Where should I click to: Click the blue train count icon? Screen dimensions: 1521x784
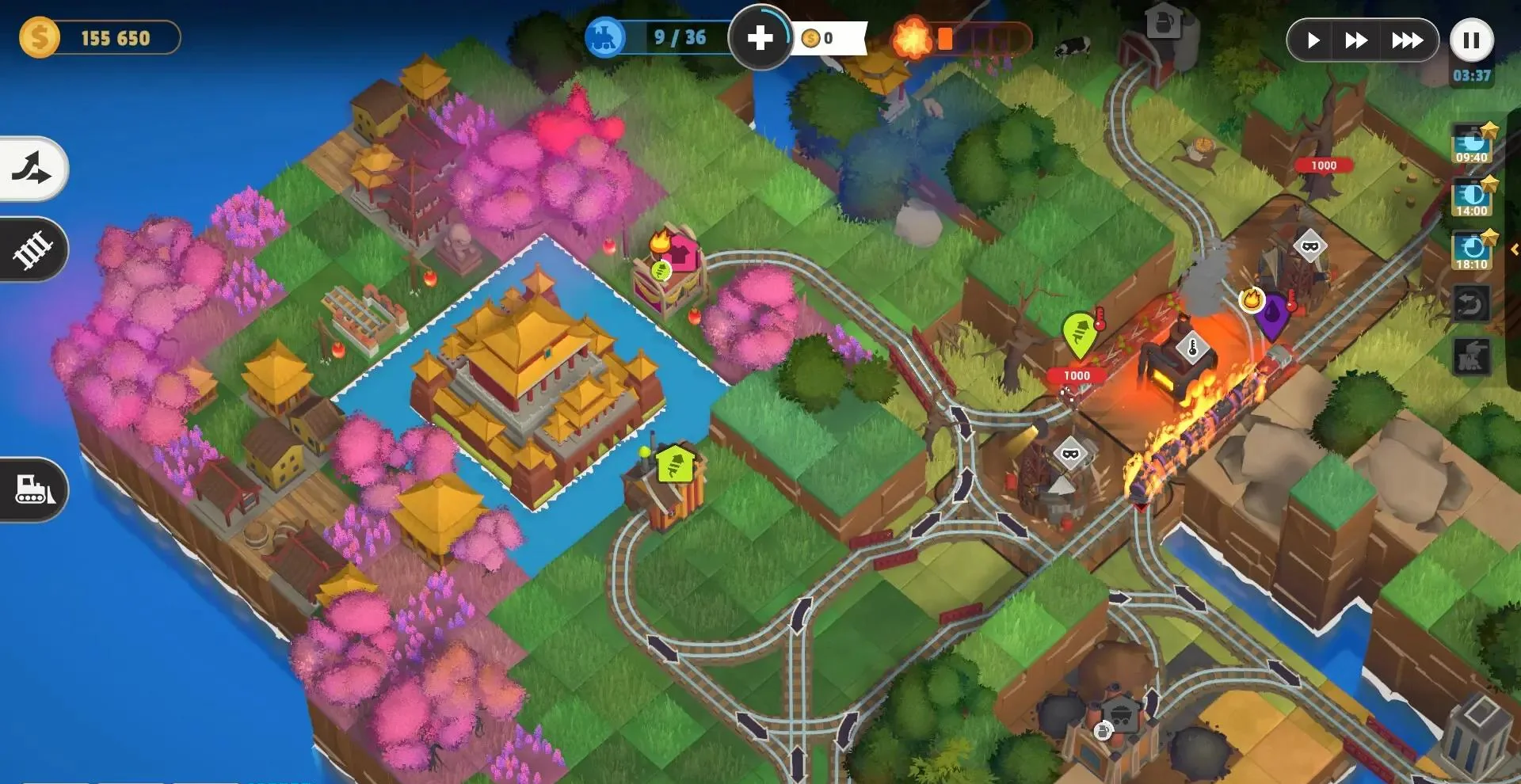(604, 38)
